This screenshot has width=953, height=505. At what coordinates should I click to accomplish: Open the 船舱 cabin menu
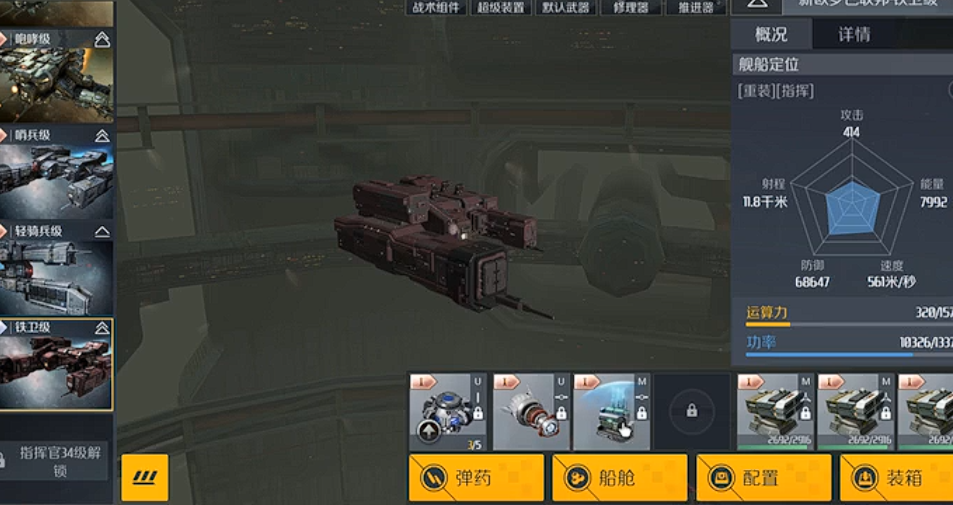click(619, 478)
